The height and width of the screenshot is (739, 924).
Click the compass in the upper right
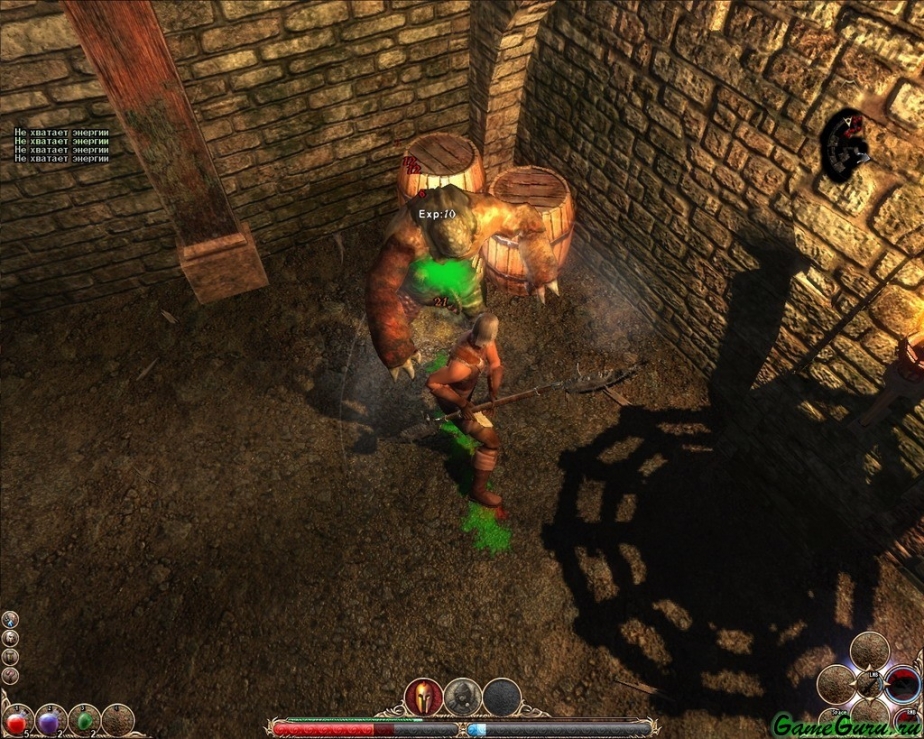(846, 144)
